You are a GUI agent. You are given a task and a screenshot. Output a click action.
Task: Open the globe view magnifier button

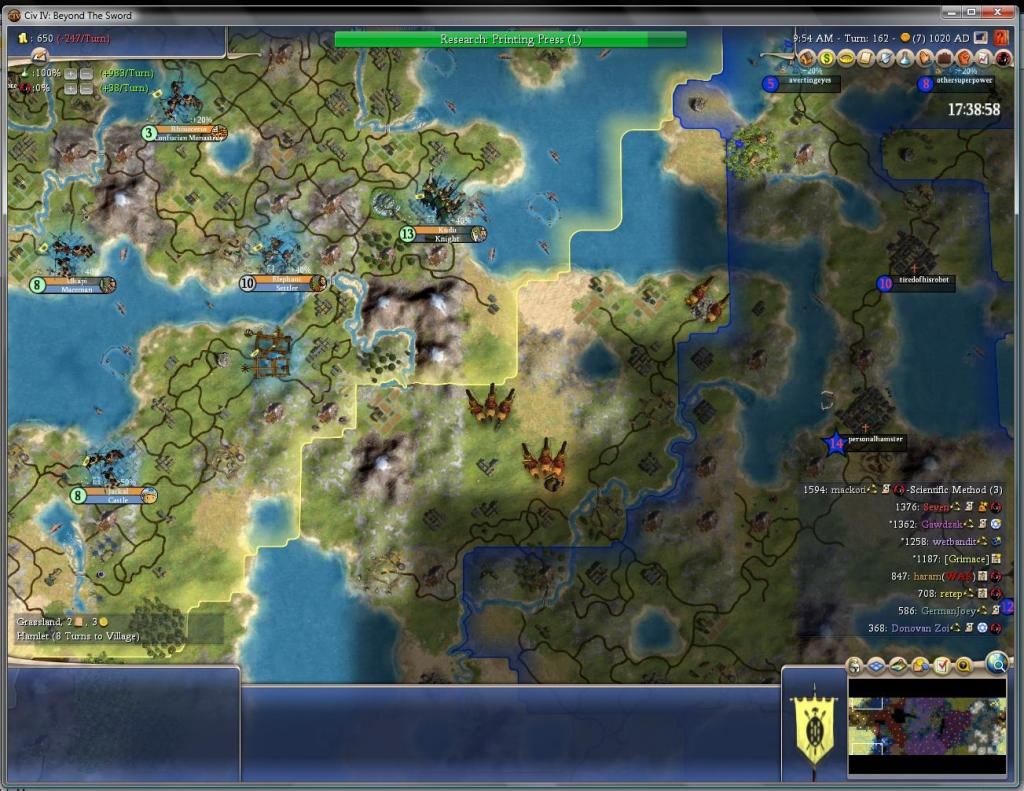coord(996,662)
